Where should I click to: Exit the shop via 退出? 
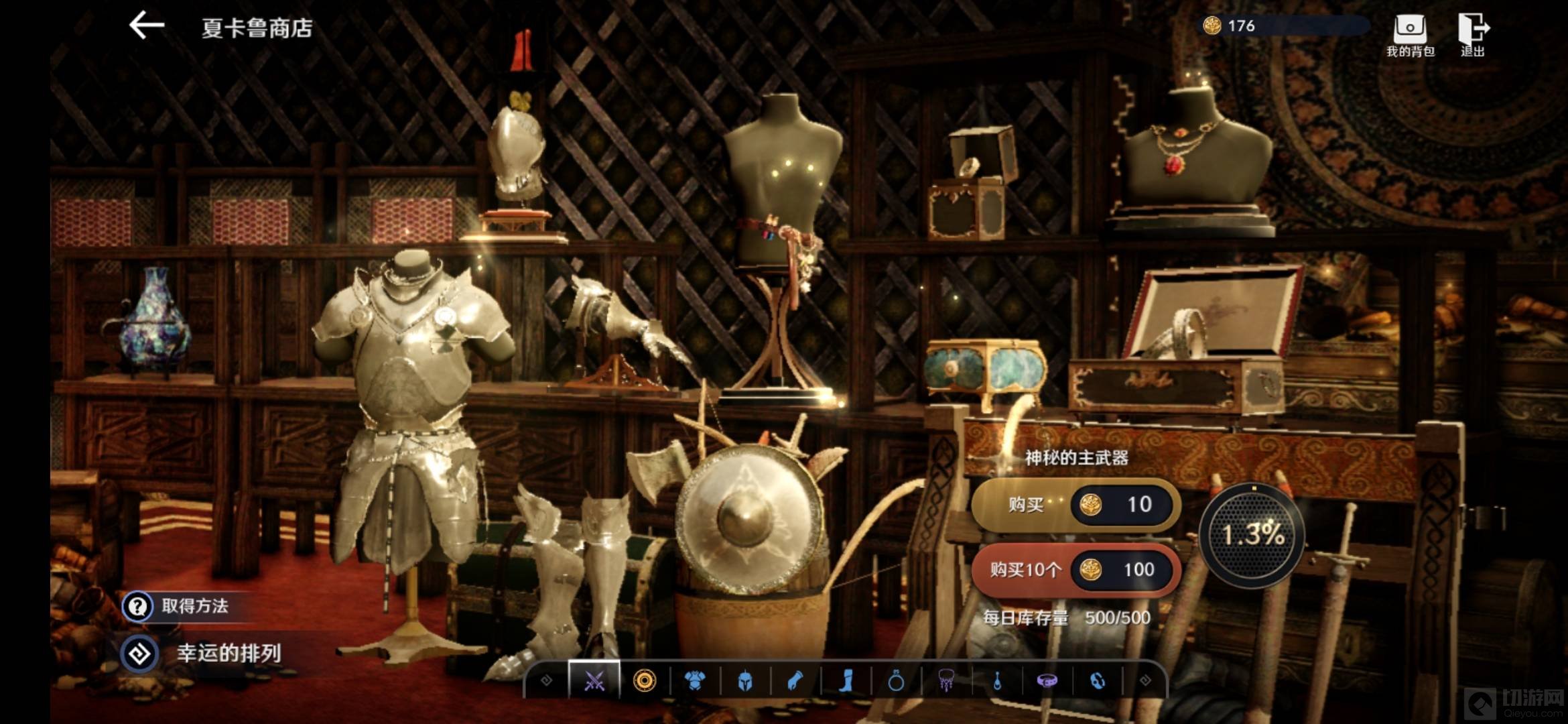coord(1473,35)
